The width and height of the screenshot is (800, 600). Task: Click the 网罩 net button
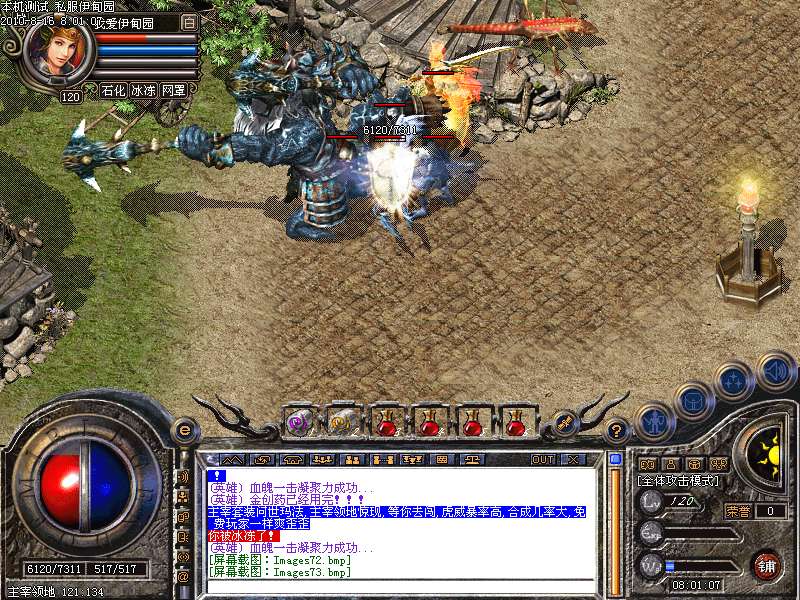(173, 90)
